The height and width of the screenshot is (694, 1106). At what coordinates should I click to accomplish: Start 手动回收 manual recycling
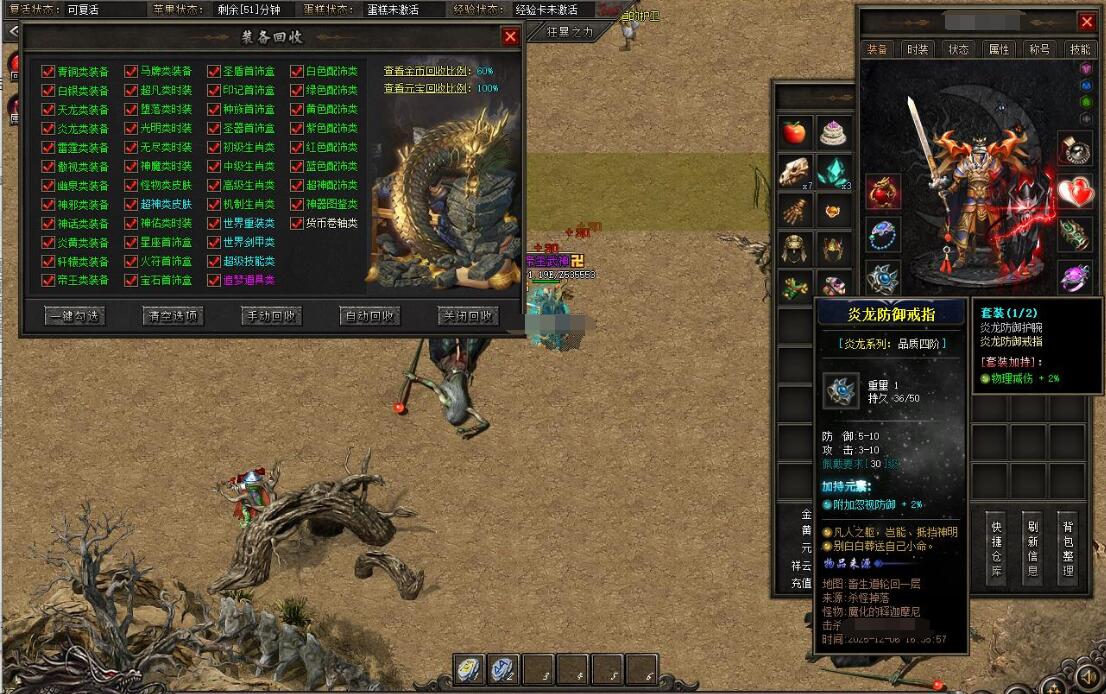click(x=271, y=316)
